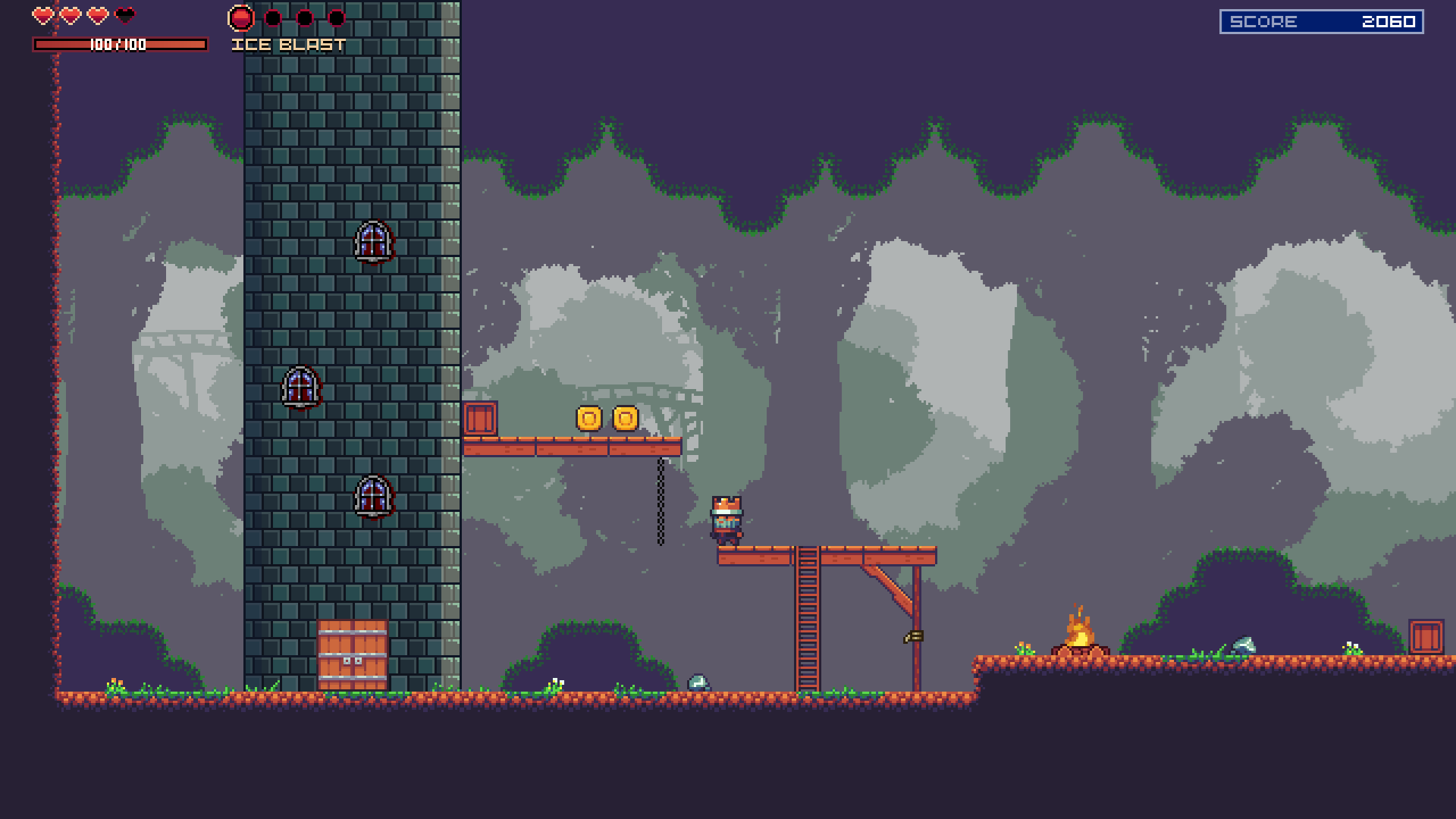This screenshot has height=819, width=1456.
Task: Click the left coin on the platform
Action: click(x=587, y=417)
